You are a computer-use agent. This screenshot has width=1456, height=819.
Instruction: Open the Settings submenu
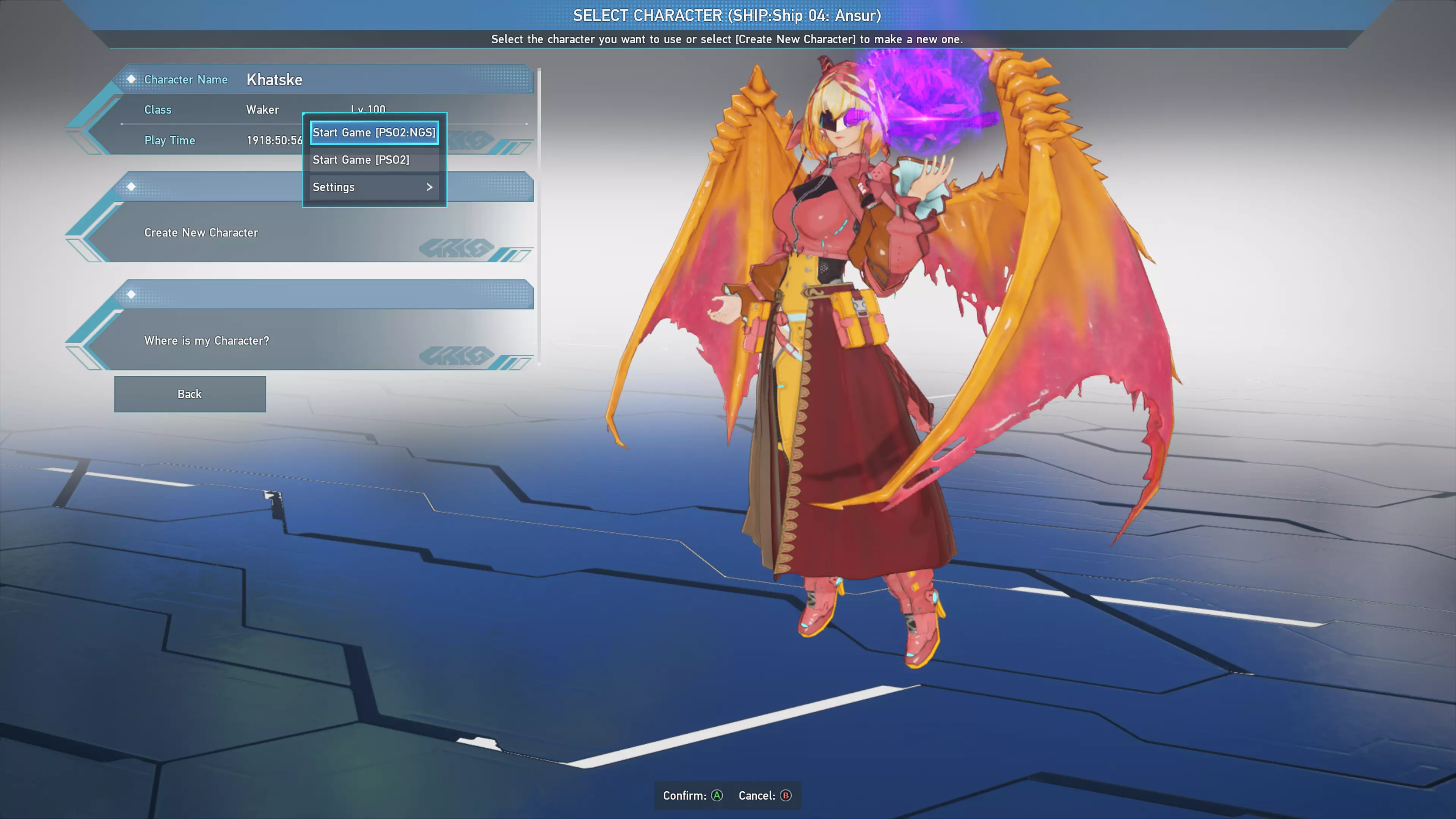(x=374, y=187)
